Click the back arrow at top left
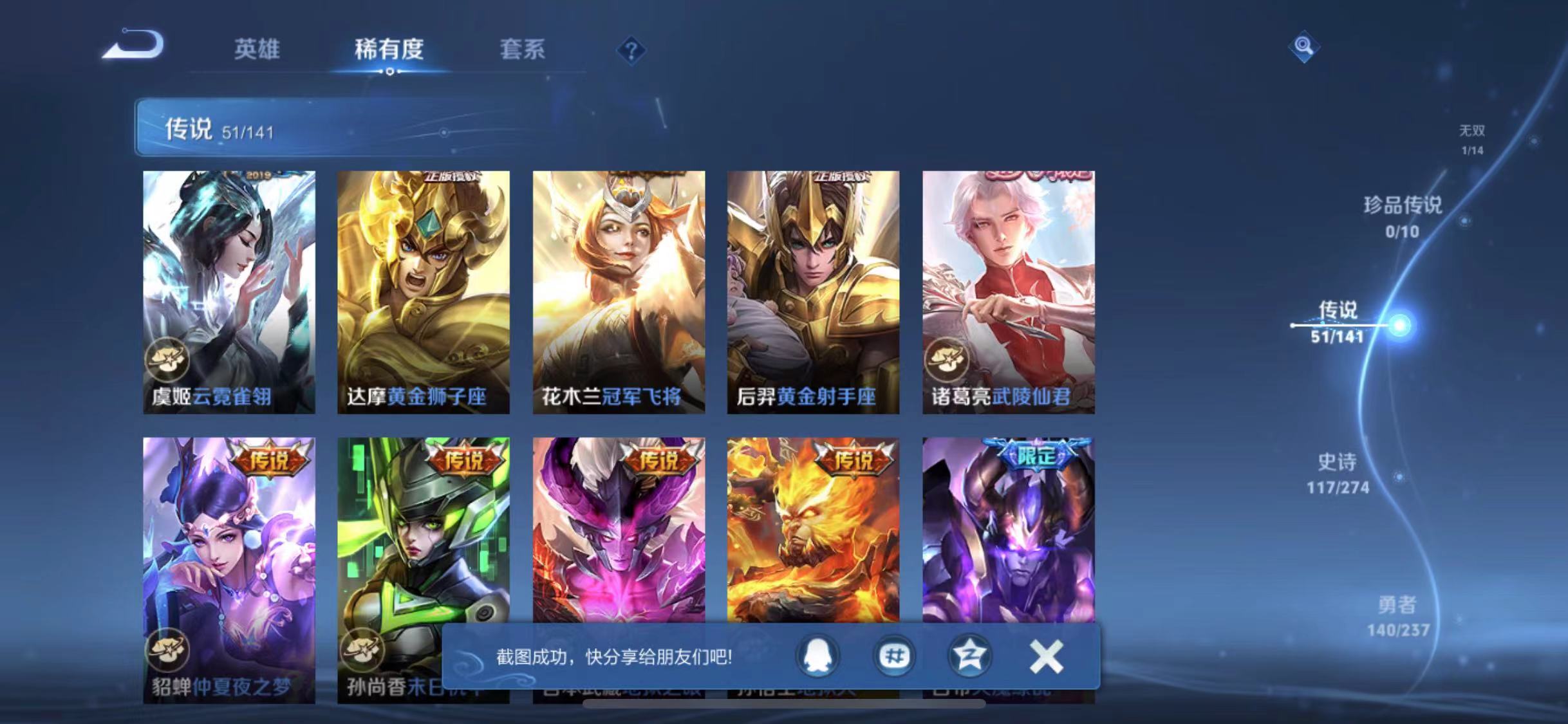 pyautogui.click(x=133, y=44)
